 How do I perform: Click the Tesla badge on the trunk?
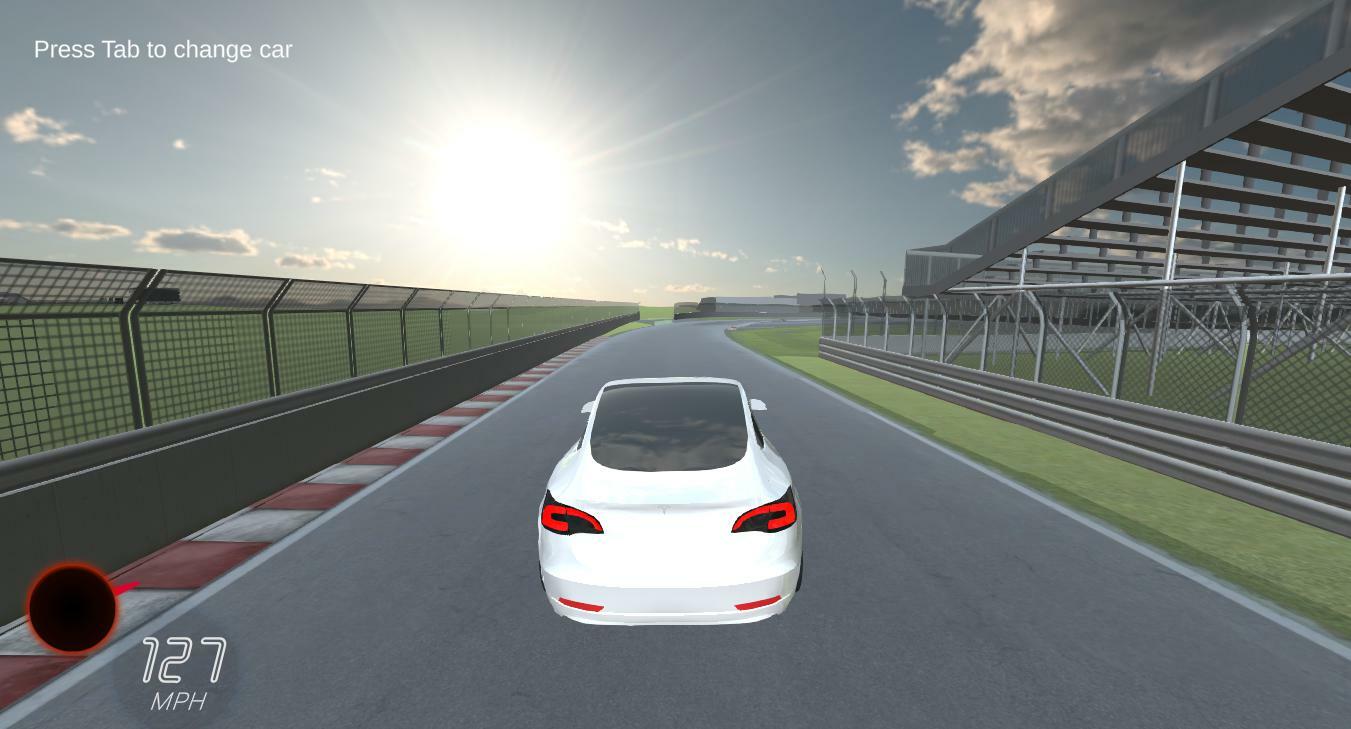click(665, 508)
